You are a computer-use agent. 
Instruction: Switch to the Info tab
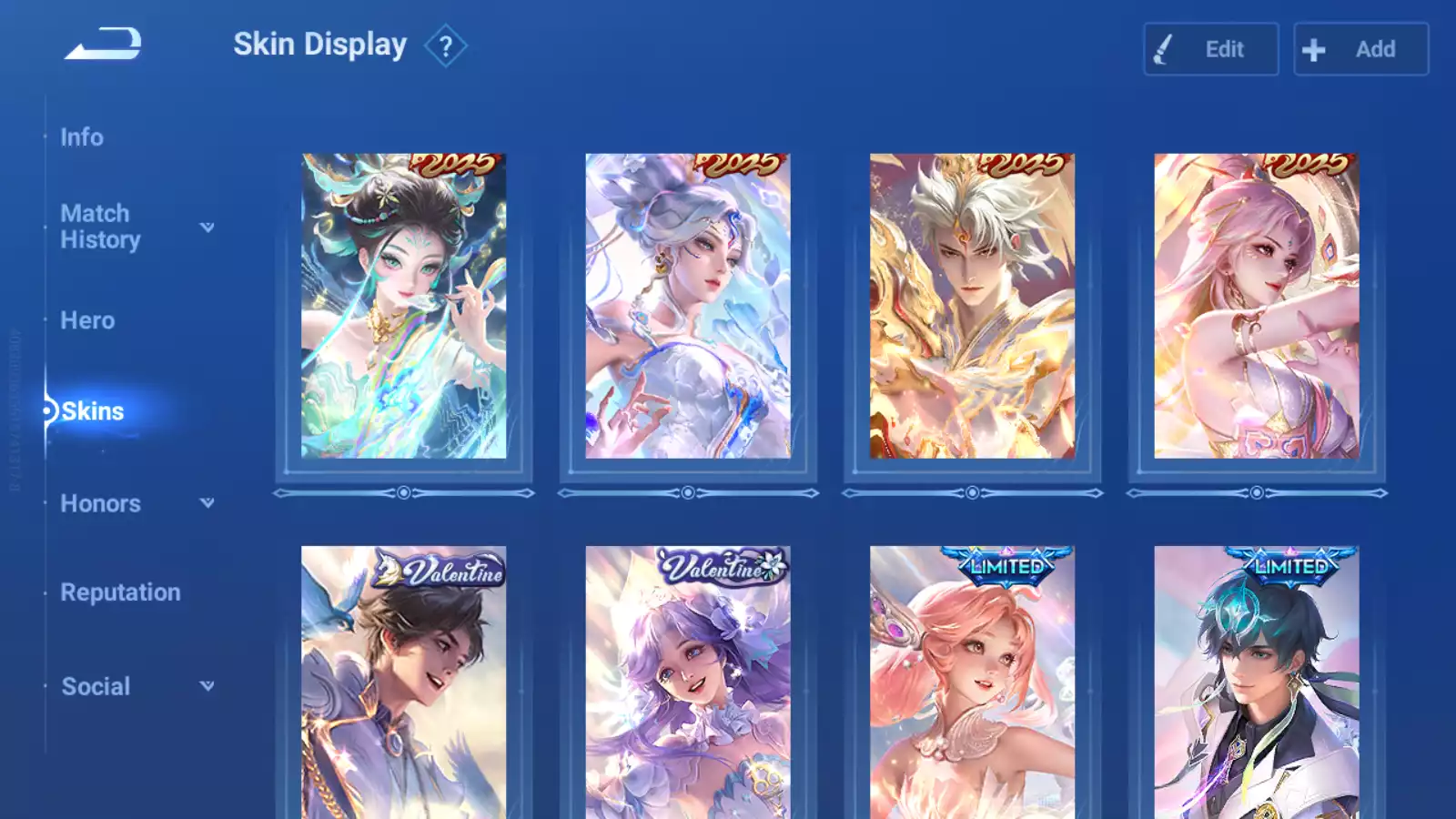point(82,137)
